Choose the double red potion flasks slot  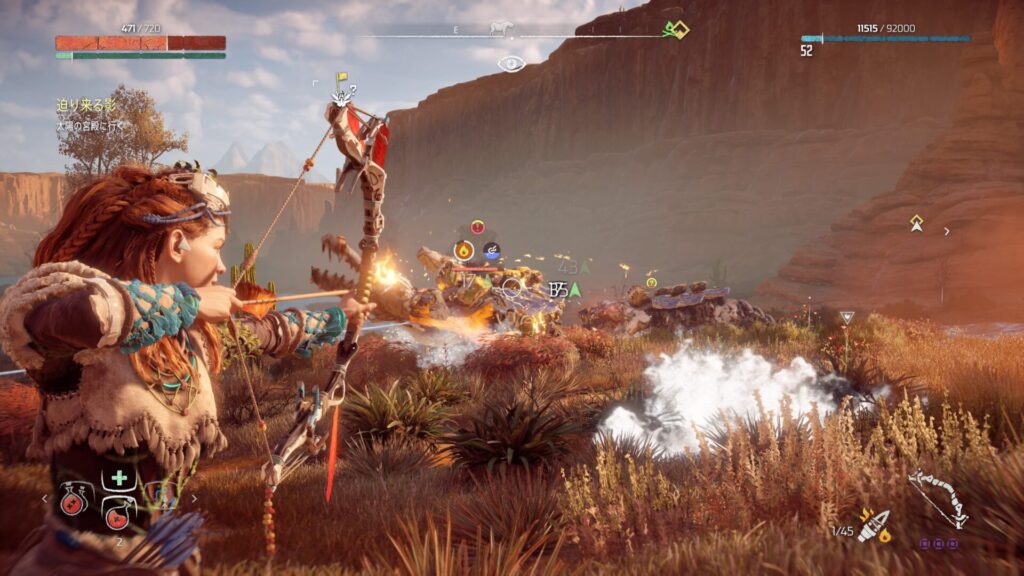[x=73, y=500]
